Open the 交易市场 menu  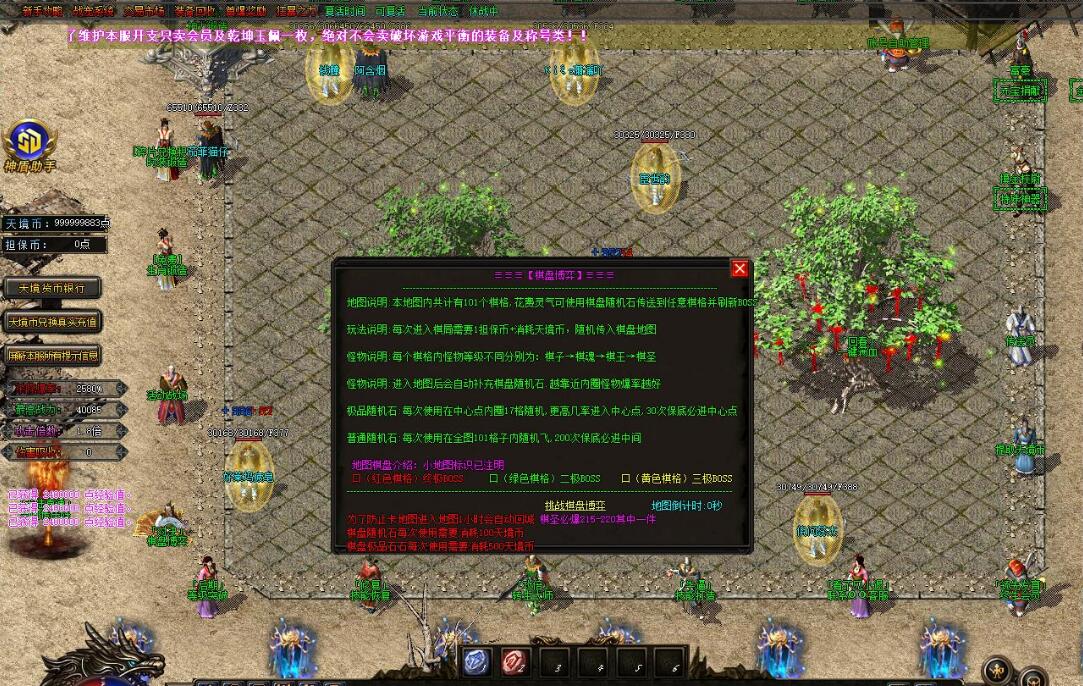click(x=144, y=12)
